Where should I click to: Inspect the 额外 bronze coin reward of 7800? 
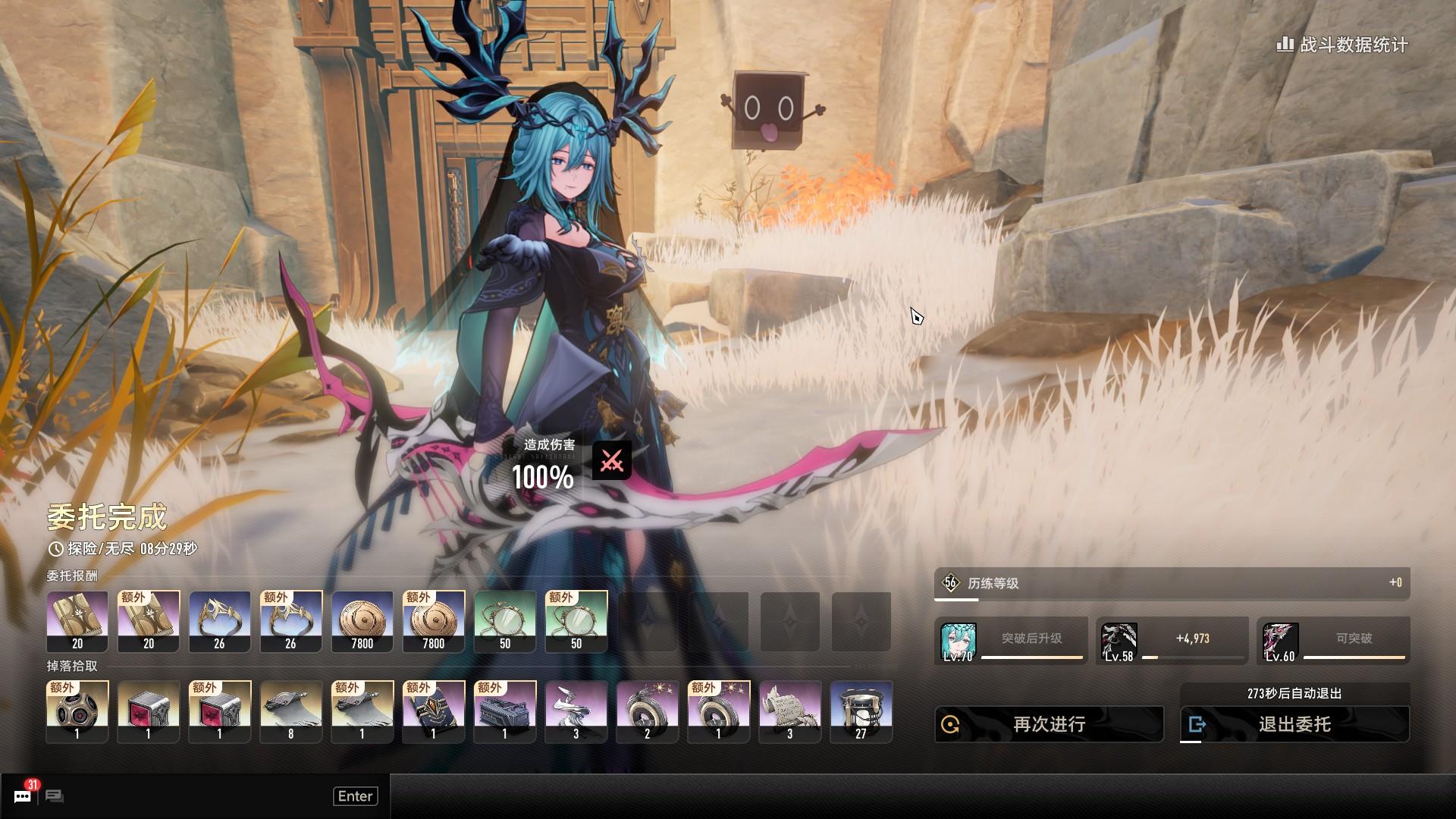[434, 622]
